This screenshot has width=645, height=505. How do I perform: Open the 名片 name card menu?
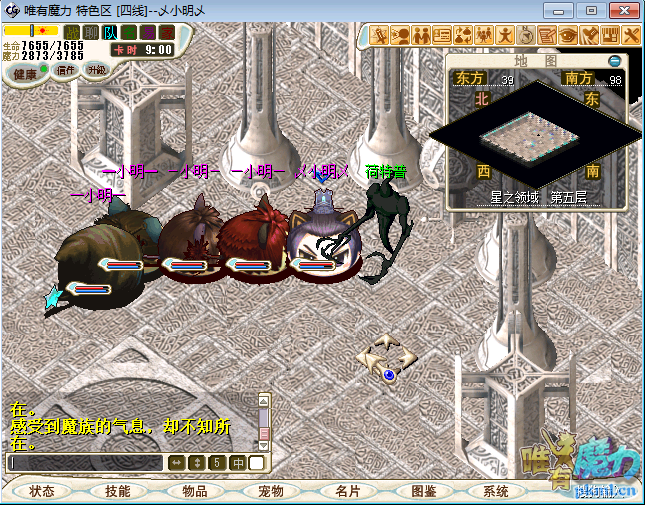(x=347, y=491)
